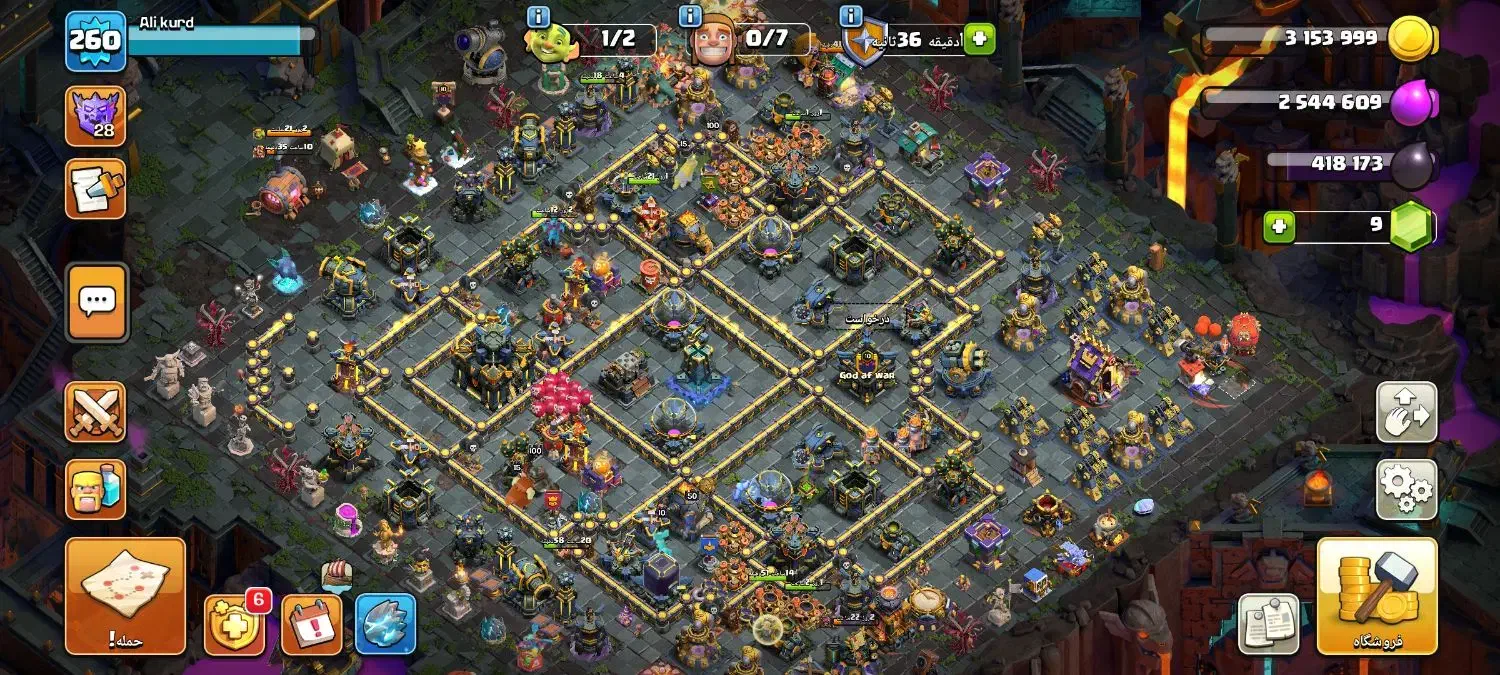Open the attack map button
This screenshot has width=1500, height=675.
(x=125, y=596)
